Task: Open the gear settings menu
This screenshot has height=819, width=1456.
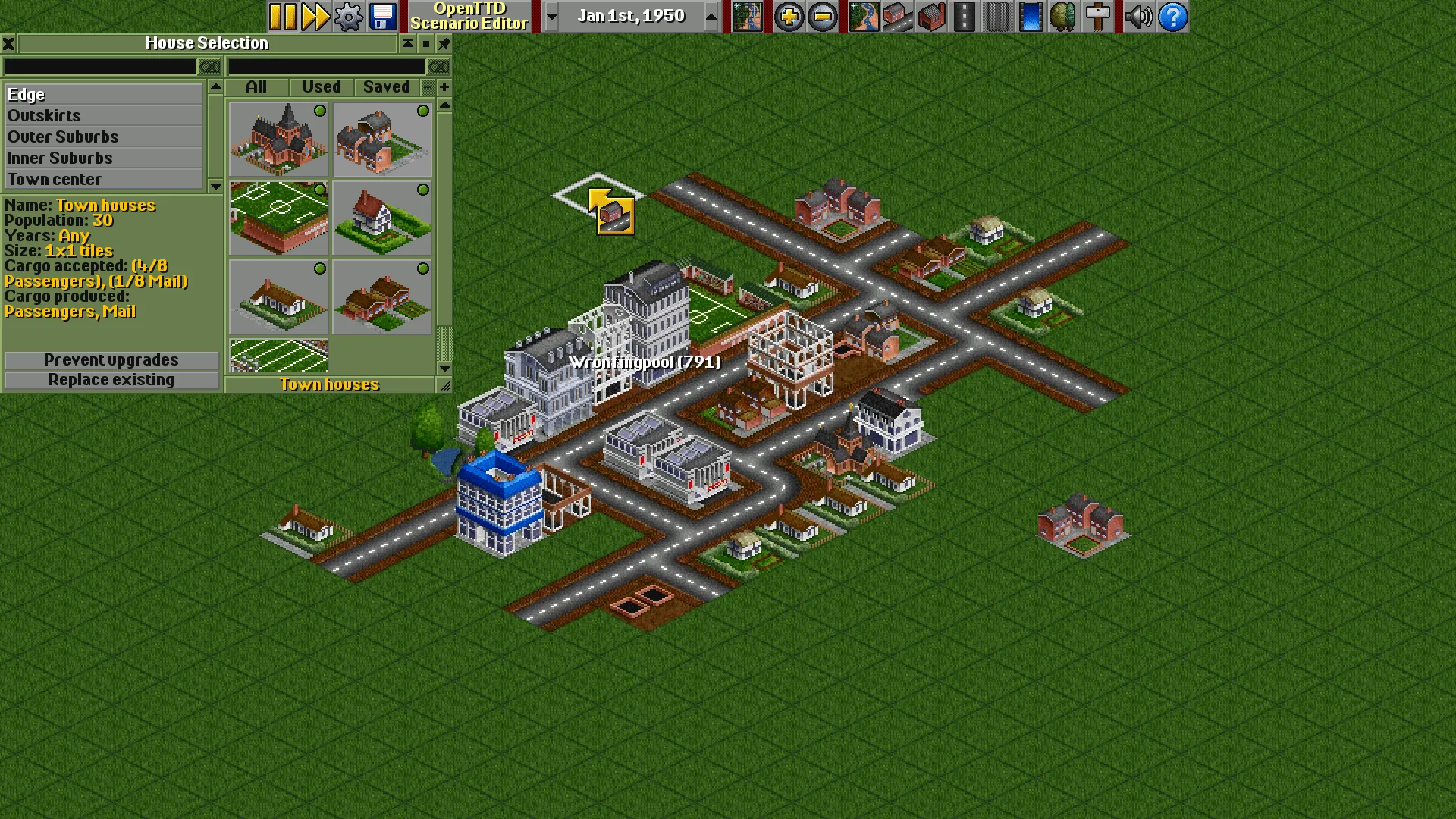Action: (349, 17)
